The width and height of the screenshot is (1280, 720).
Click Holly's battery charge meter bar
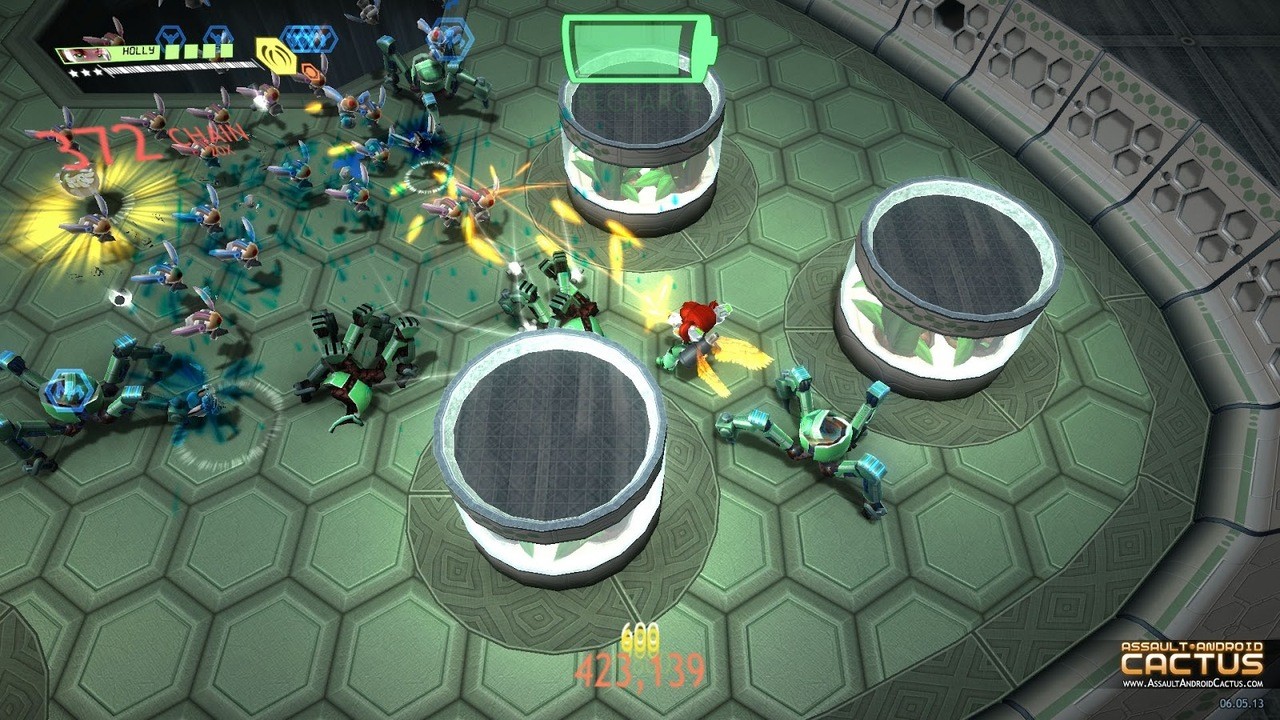coord(180,68)
